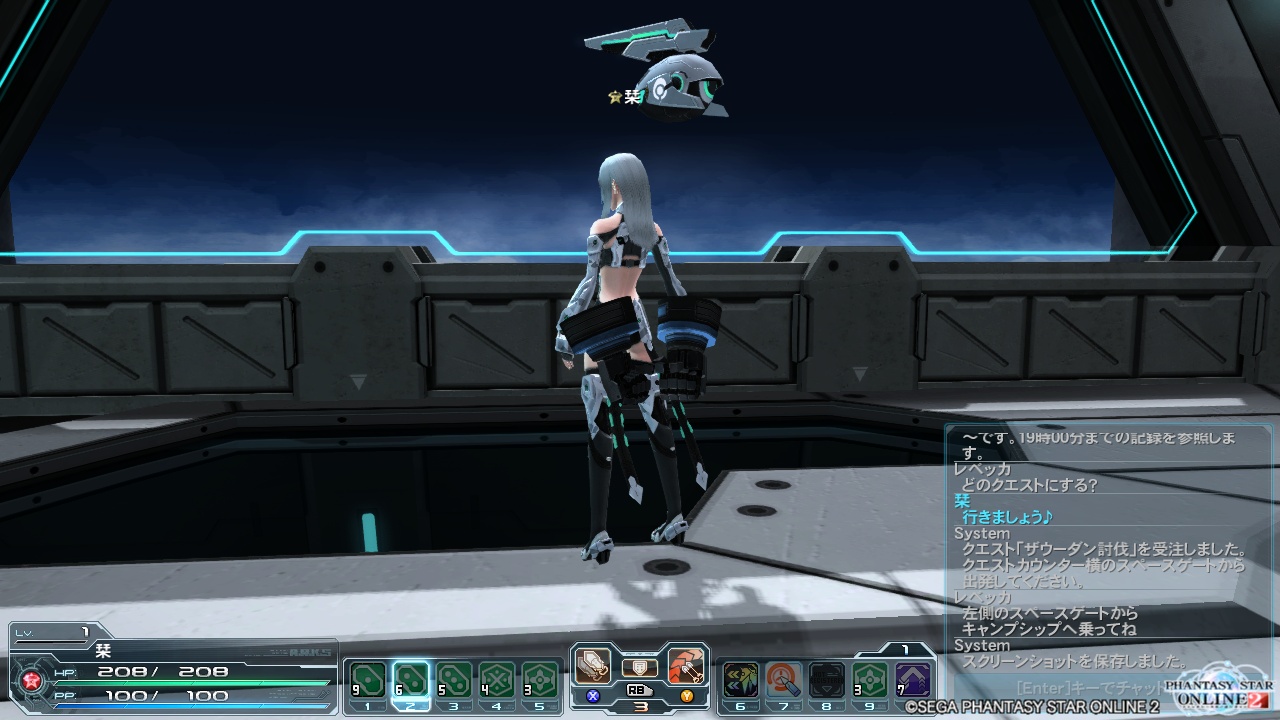The width and height of the screenshot is (1280, 720).
Task: Select the left weapon action icon
Action: (593, 665)
